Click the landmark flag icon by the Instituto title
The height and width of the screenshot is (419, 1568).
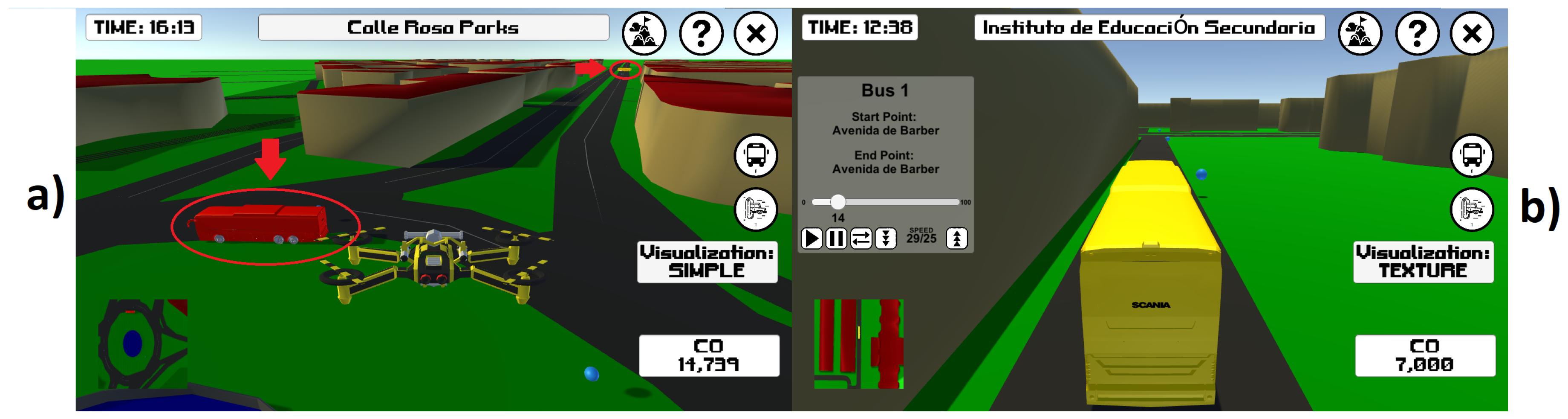tap(1360, 34)
